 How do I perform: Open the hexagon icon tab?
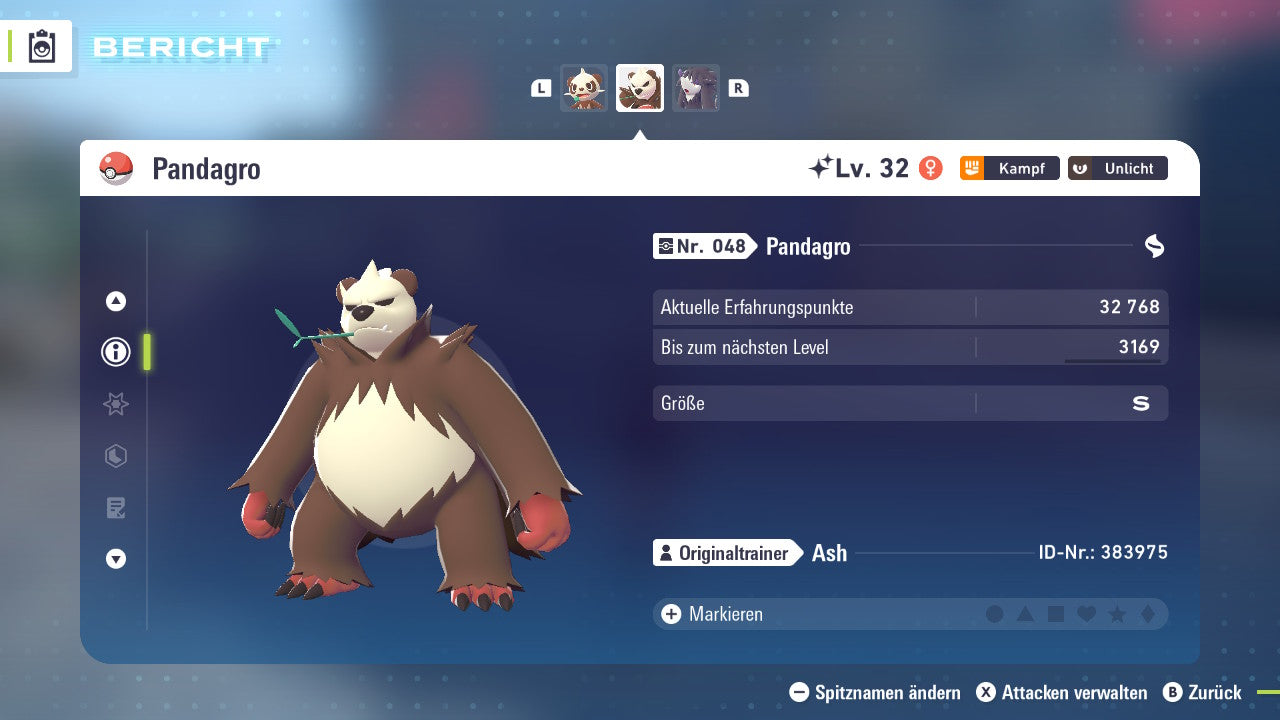point(116,456)
